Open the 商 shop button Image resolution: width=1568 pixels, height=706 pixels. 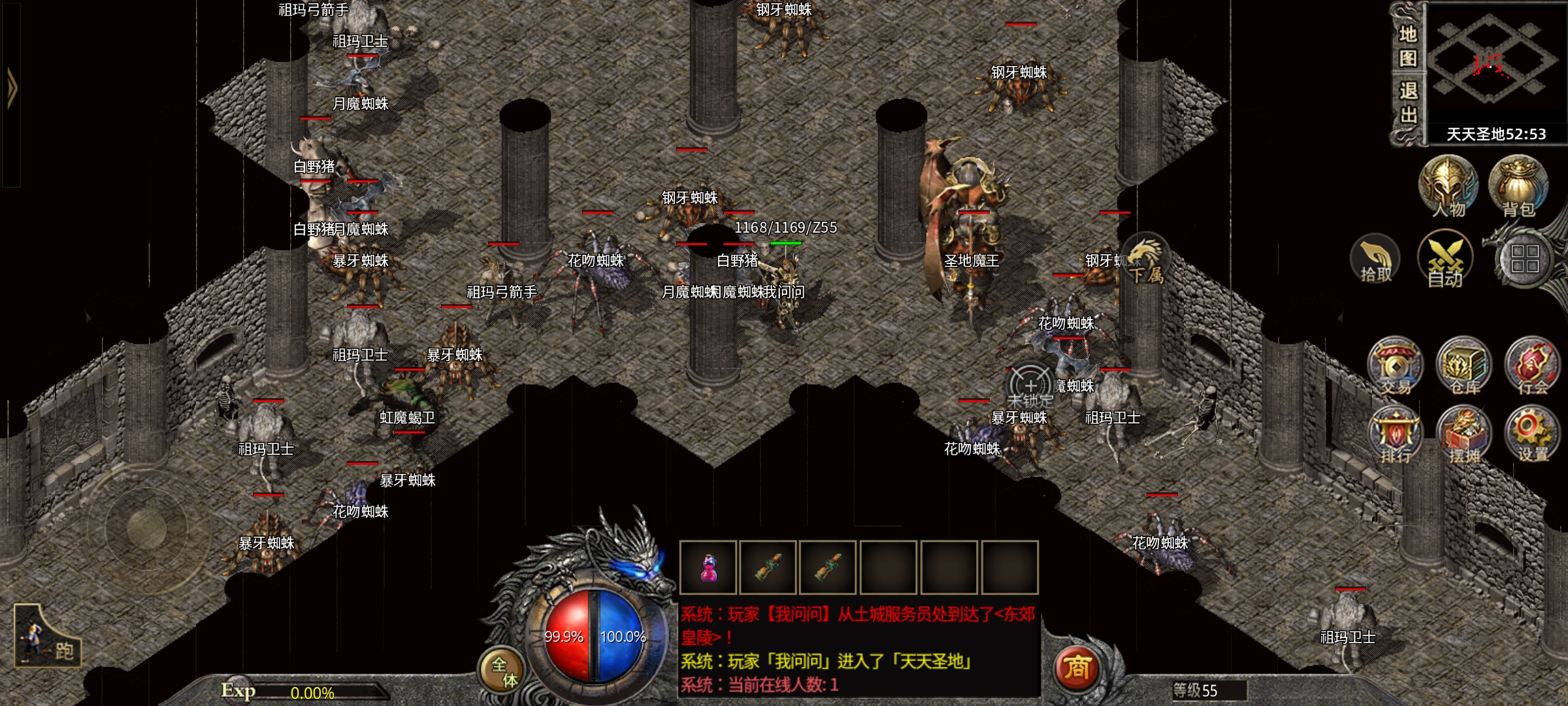tap(1077, 668)
